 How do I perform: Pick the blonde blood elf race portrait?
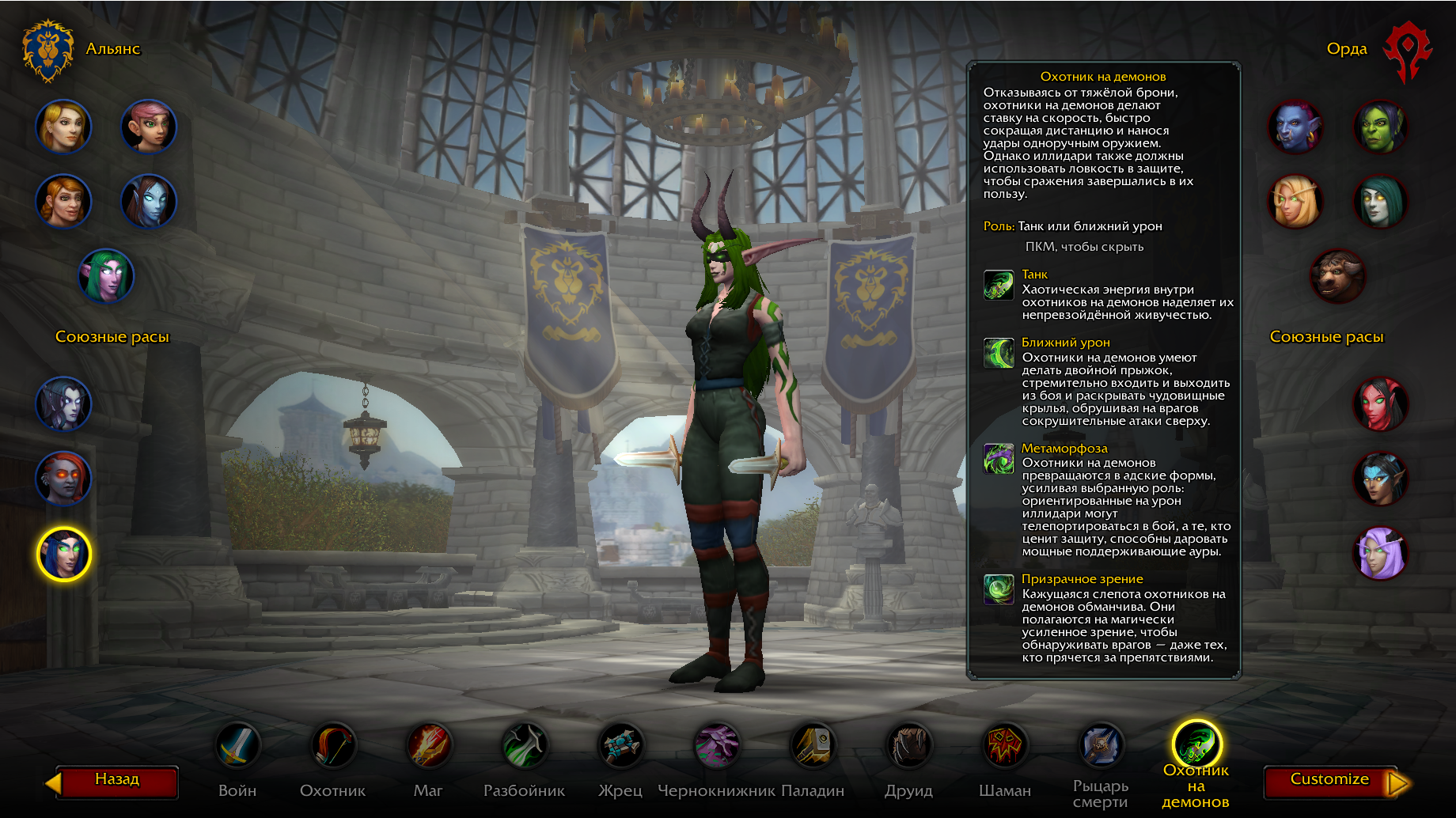pos(1295,202)
